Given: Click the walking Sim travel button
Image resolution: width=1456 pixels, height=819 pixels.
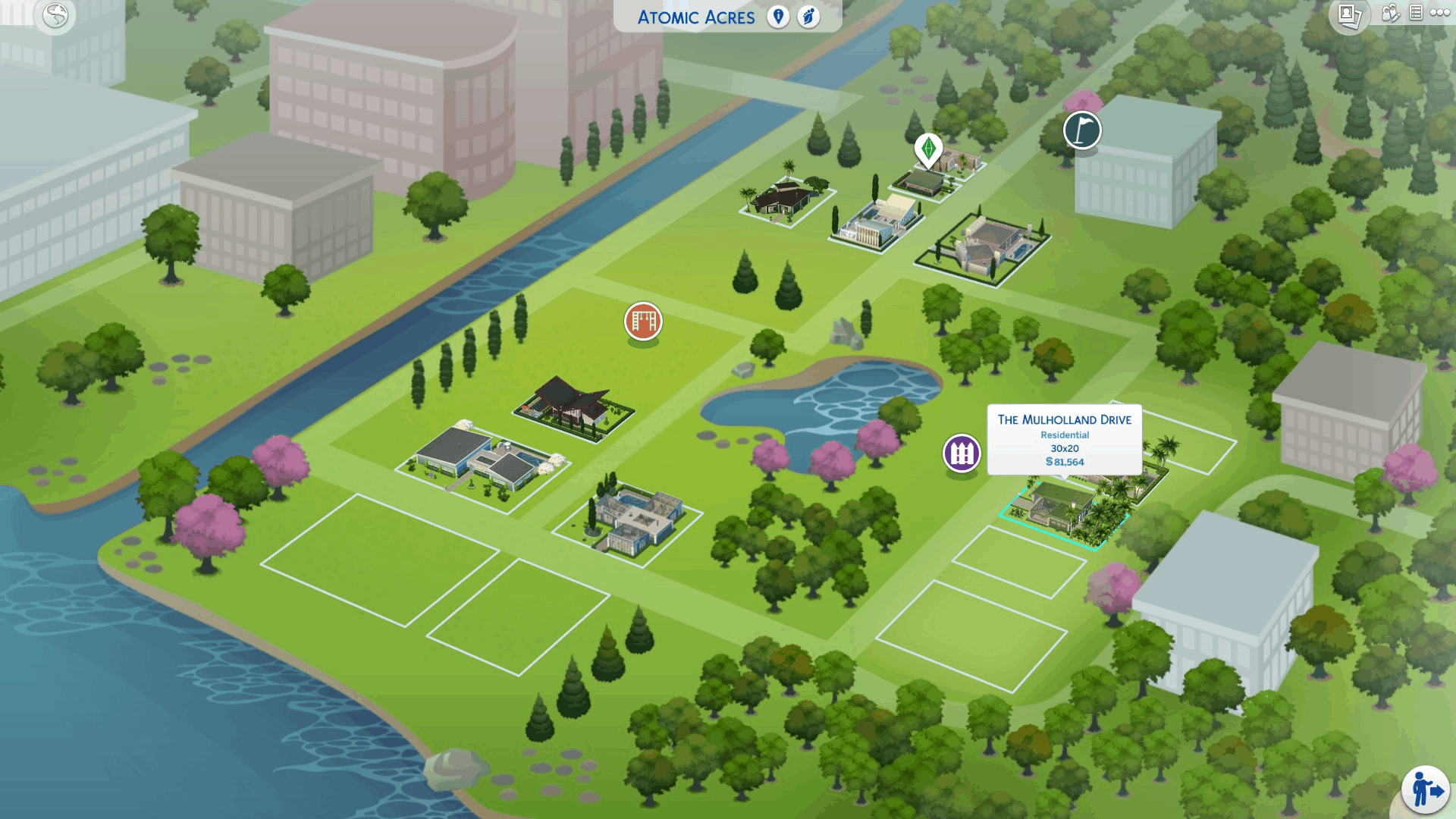Looking at the screenshot, I should (x=1425, y=789).
